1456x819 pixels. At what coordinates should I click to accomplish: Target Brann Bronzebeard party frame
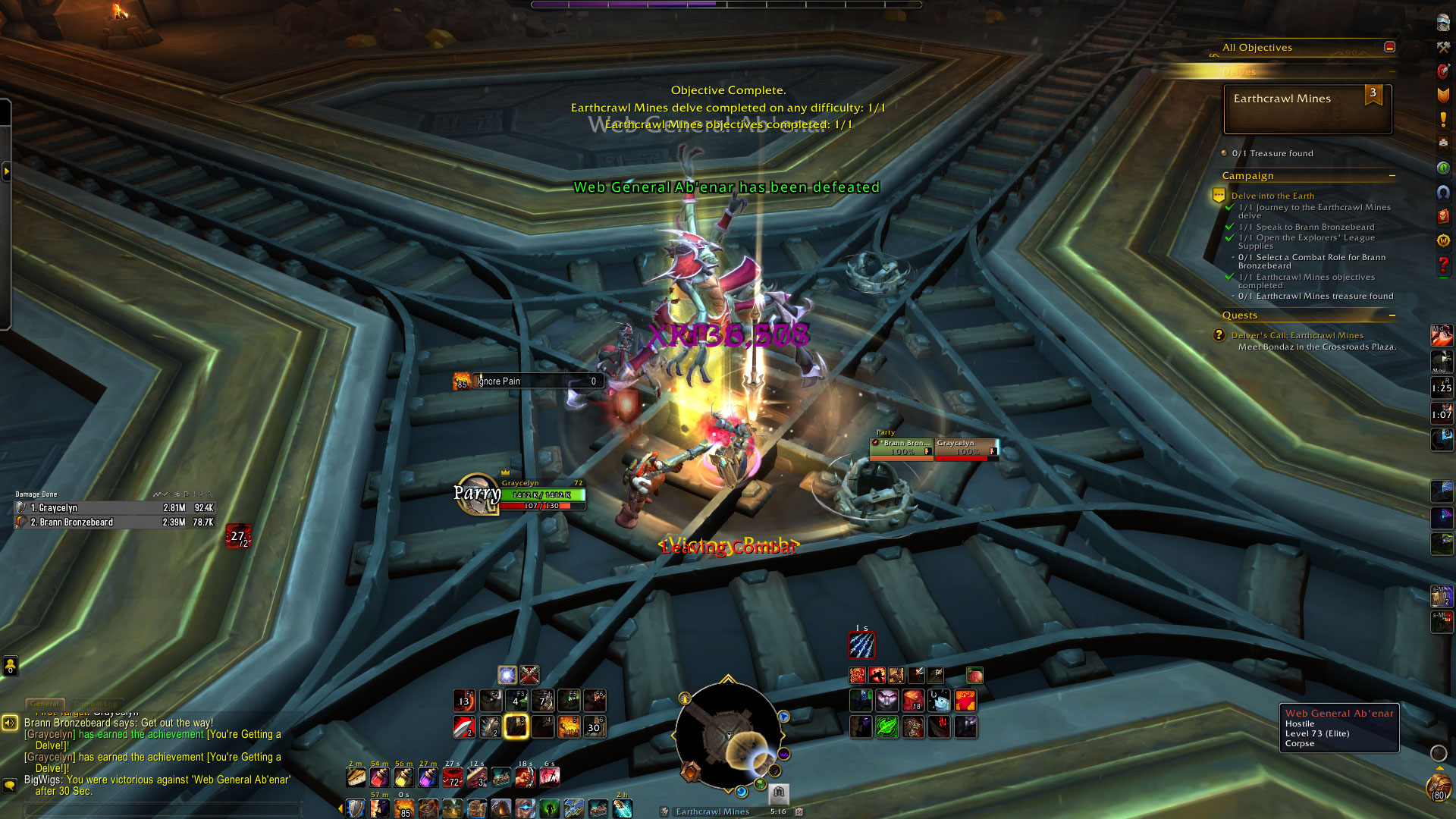click(901, 447)
